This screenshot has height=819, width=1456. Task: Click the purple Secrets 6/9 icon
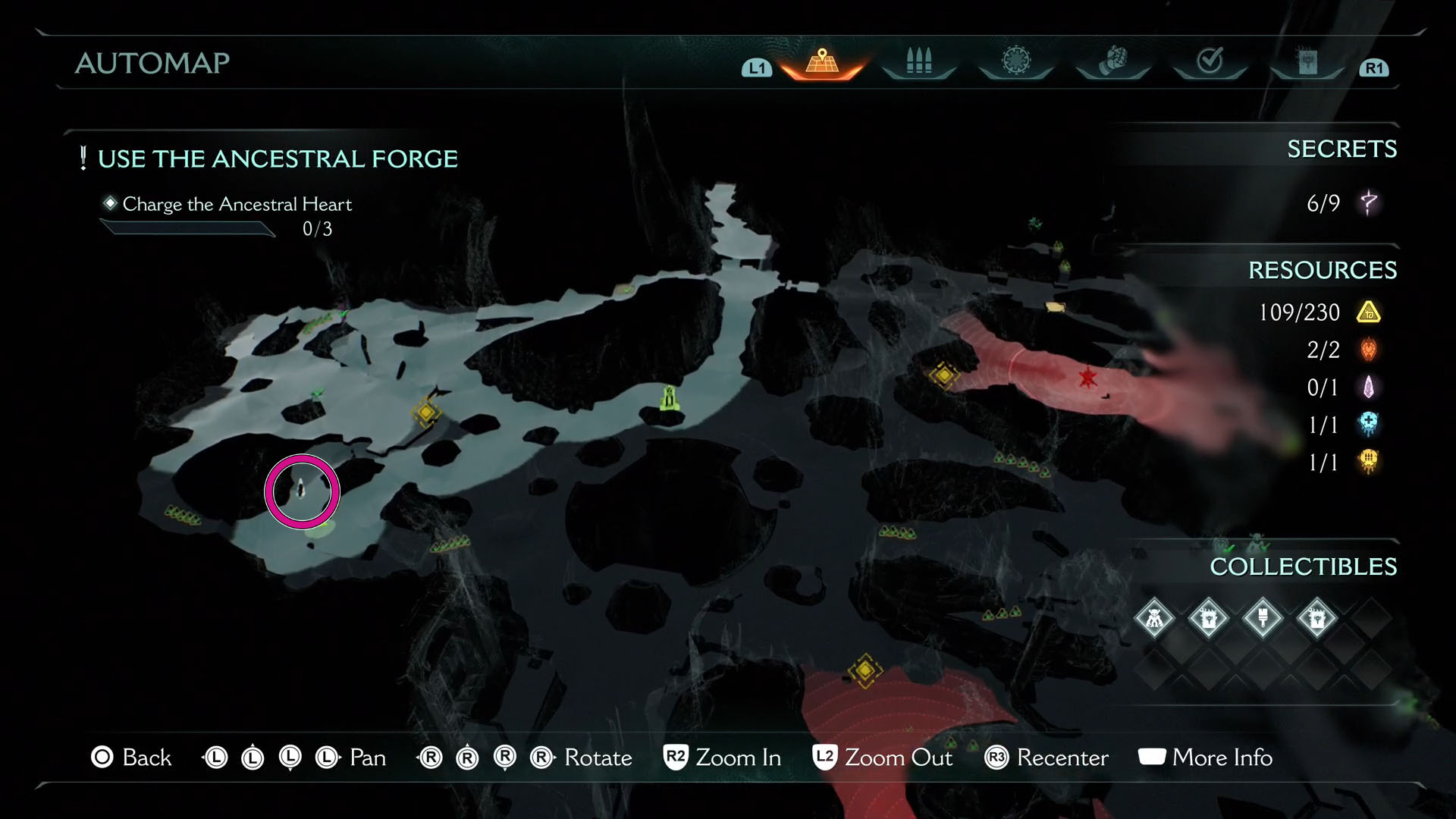coord(1370,203)
